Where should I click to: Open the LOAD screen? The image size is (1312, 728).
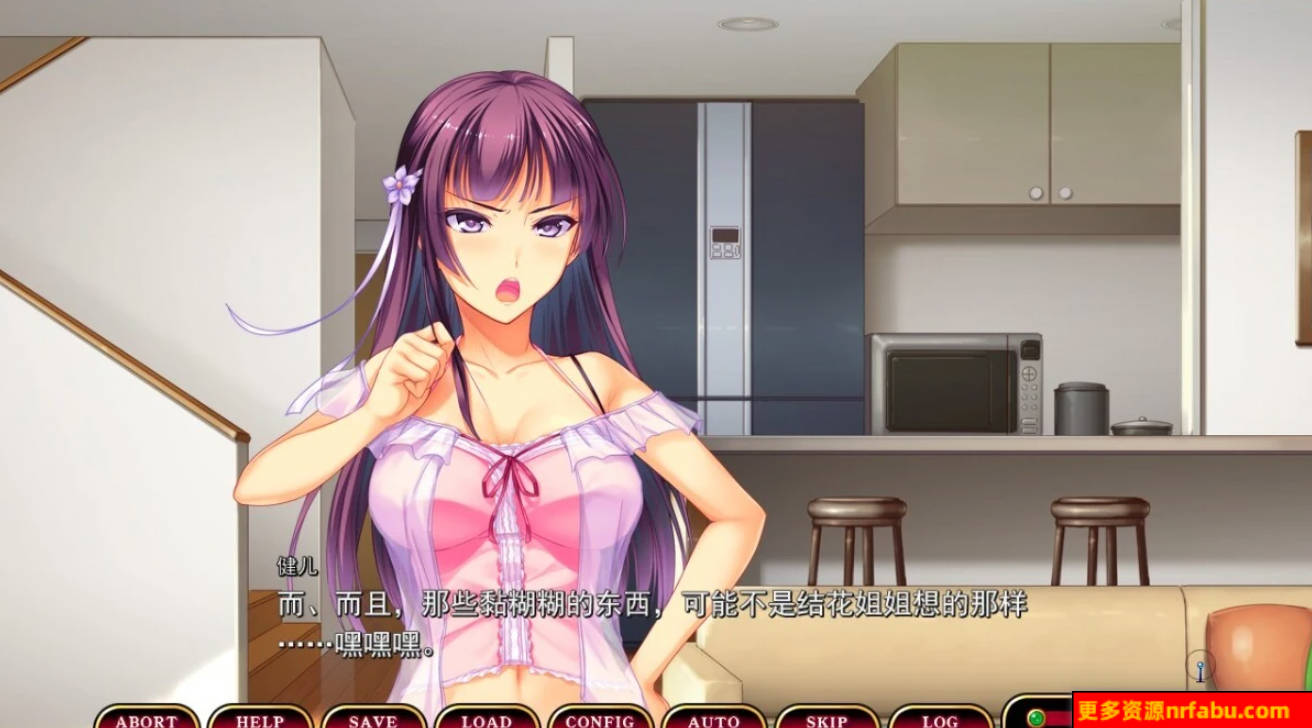coord(489,720)
